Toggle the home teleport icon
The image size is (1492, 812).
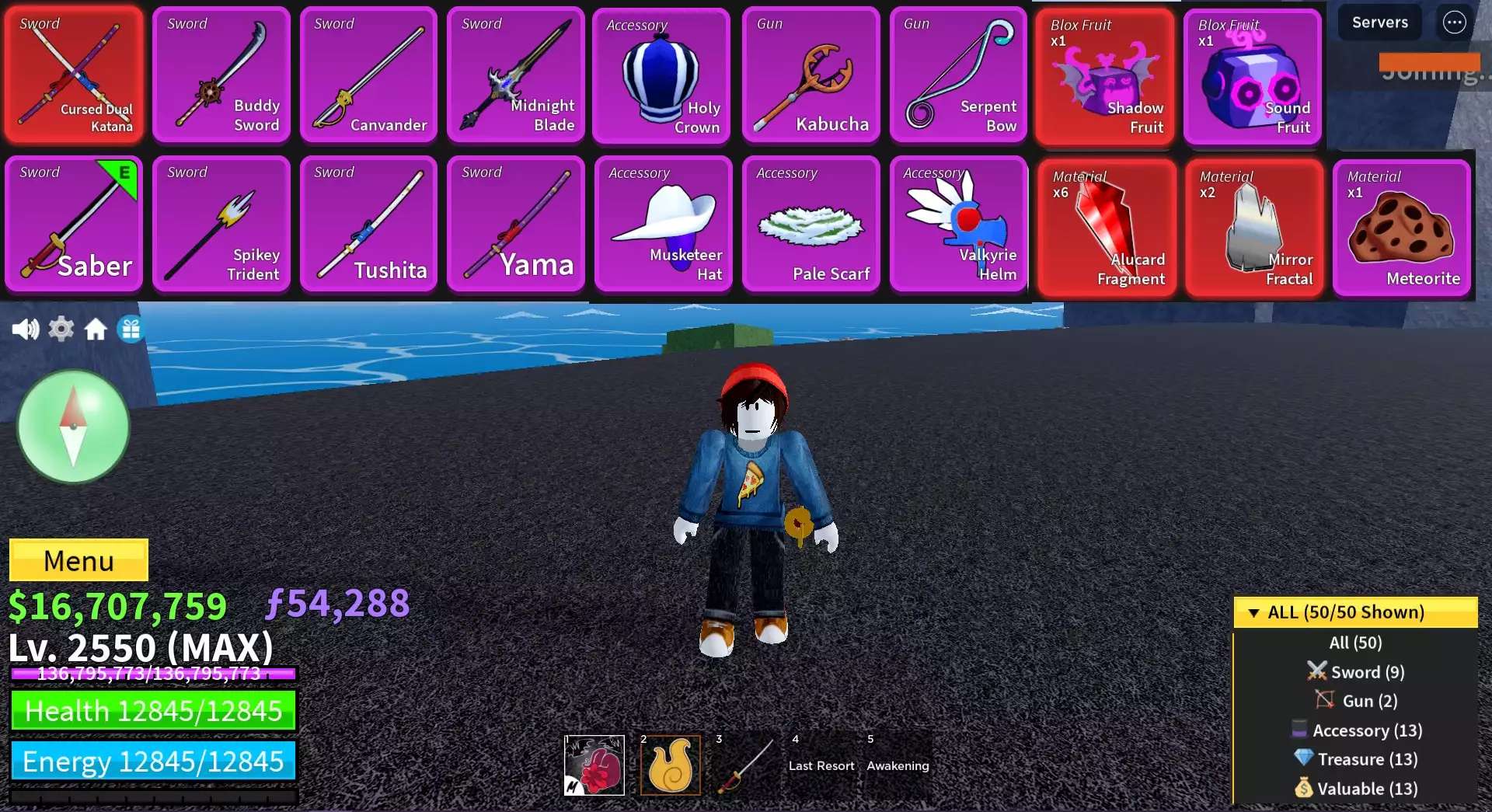(96, 329)
